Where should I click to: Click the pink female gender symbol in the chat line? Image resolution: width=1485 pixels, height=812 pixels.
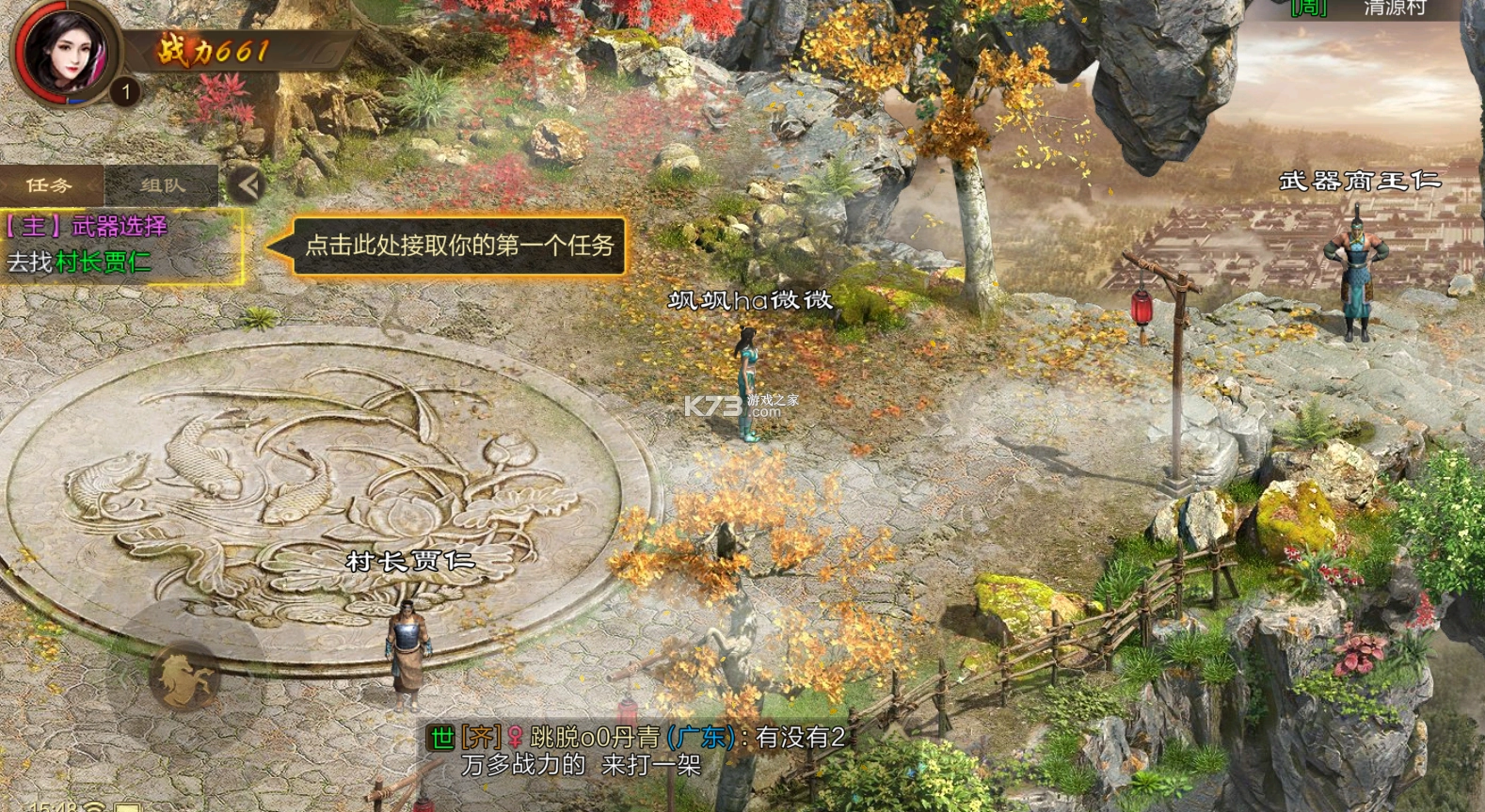[x=517, y=737]
